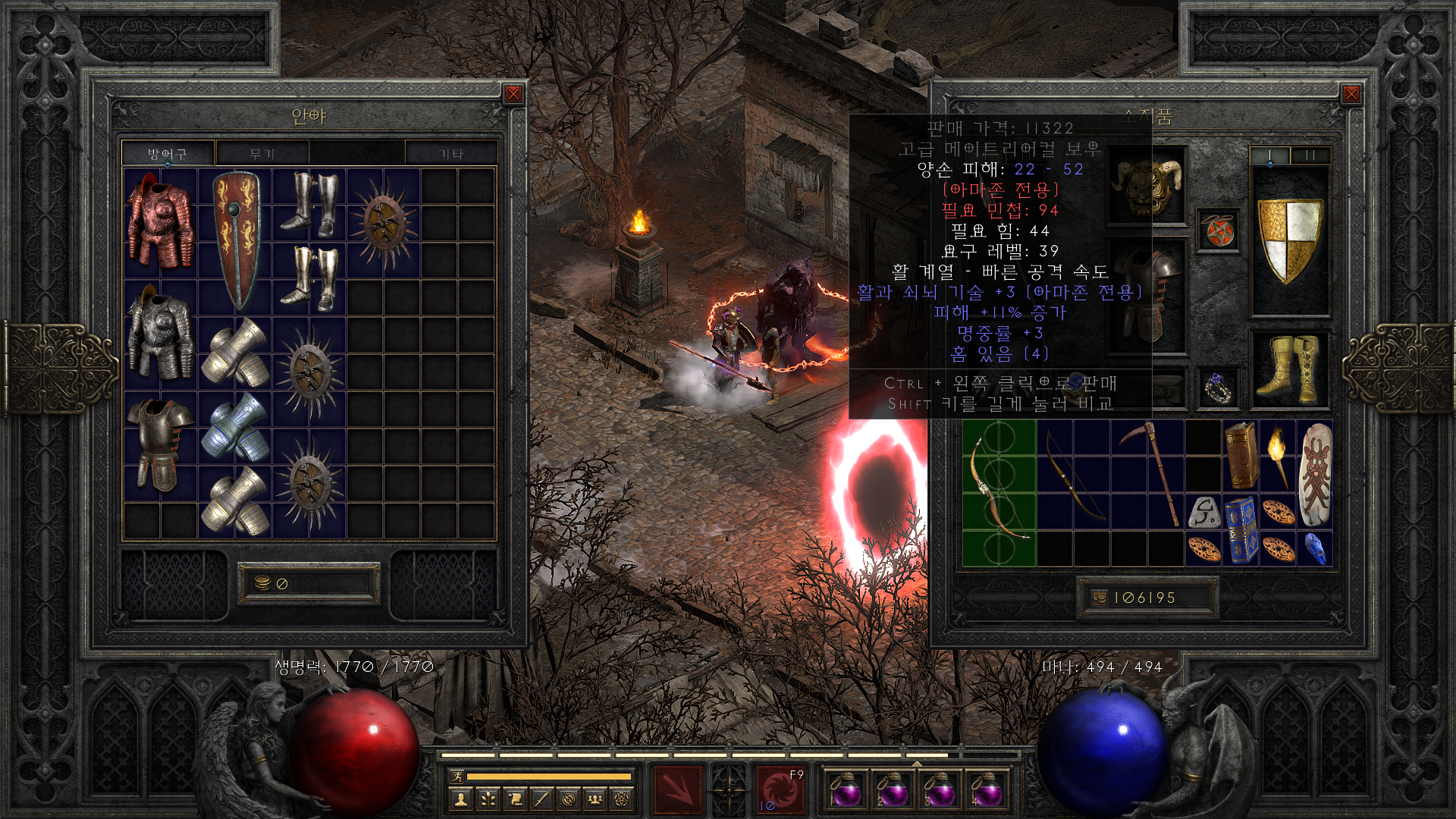Screen dimensions: 1456x819
Task: Close the character inventory panel
Action: pos(1351,94)
